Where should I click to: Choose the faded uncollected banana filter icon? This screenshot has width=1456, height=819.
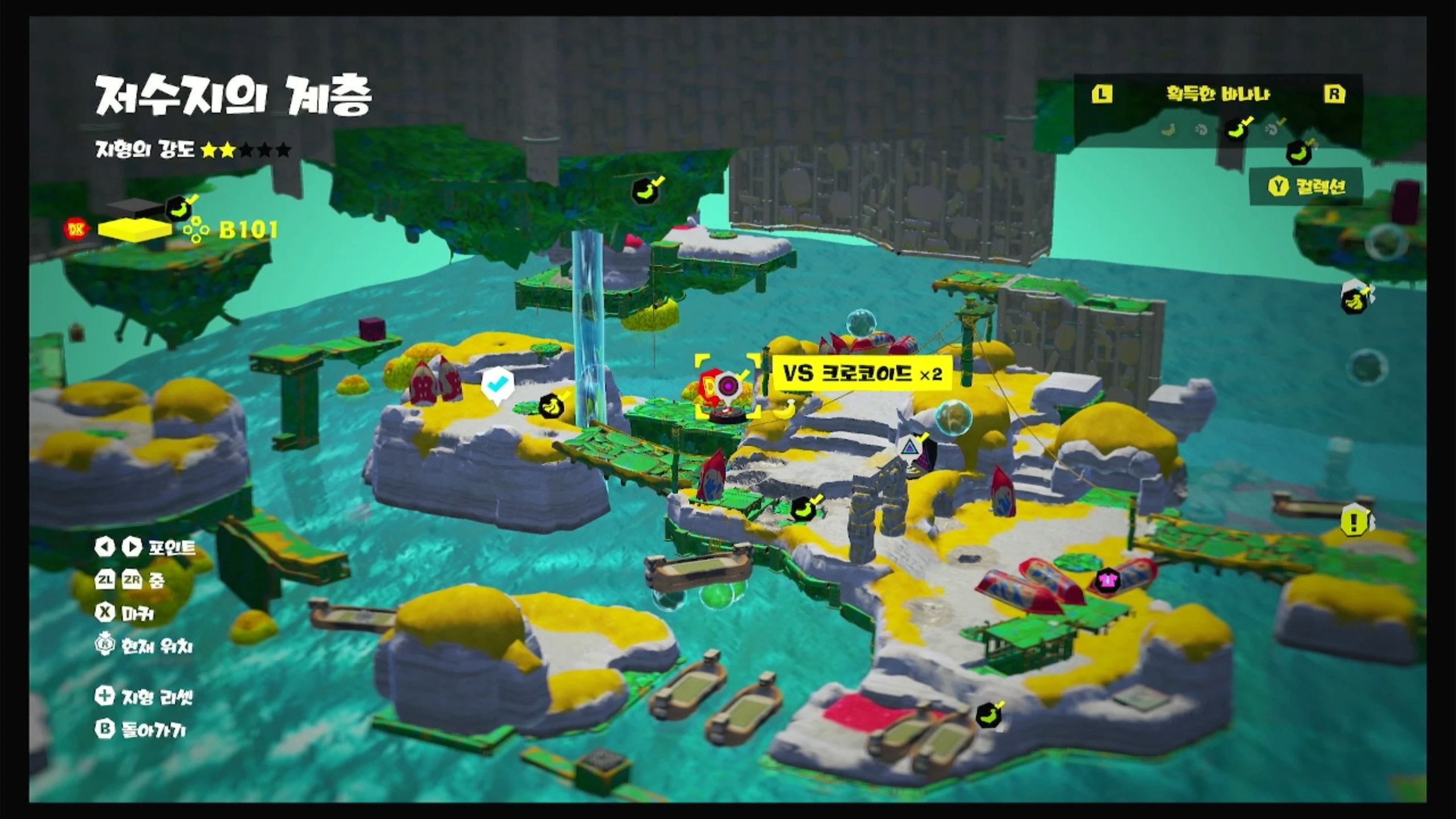point(1168,131)
